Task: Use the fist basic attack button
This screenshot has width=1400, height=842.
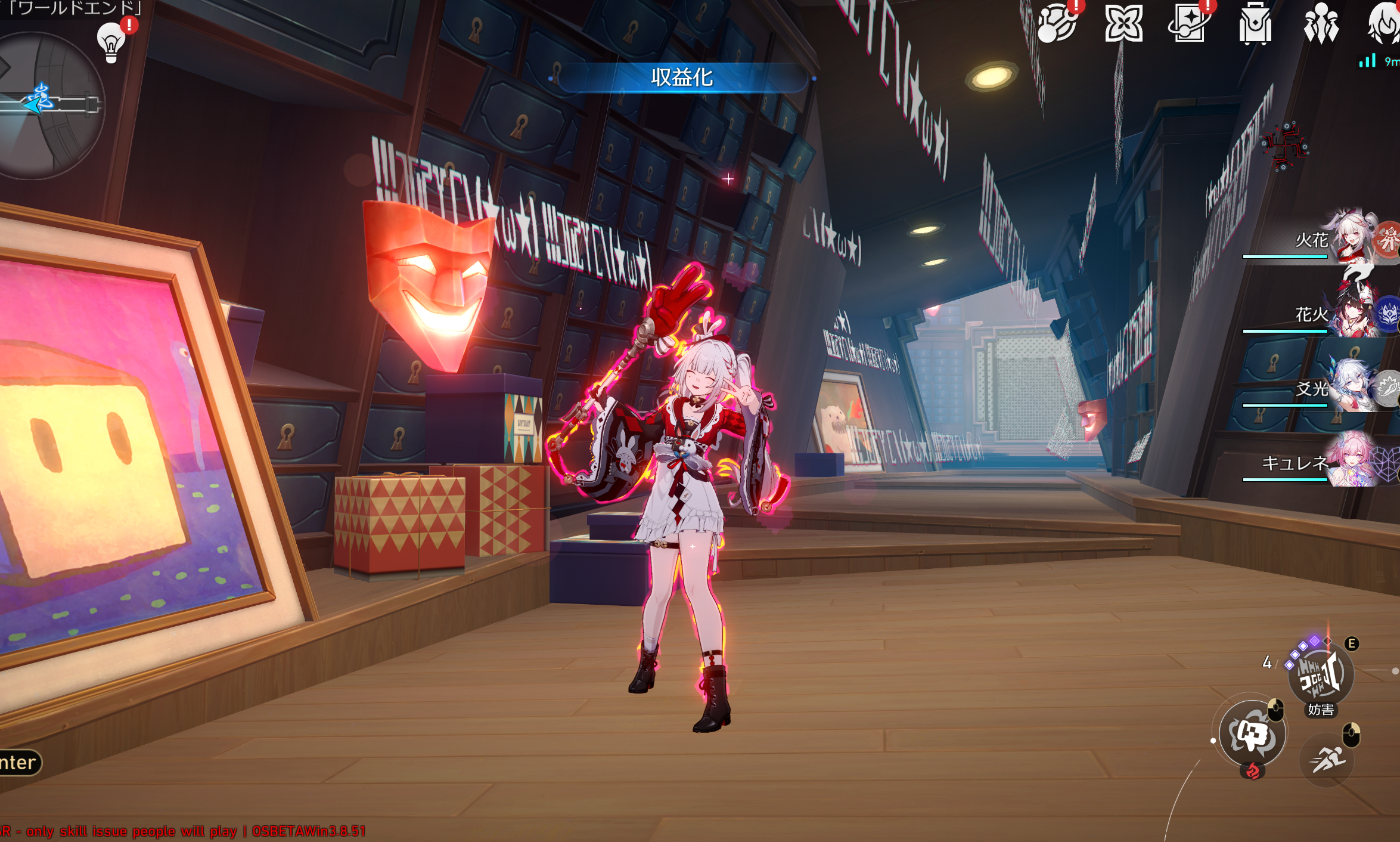Action: (x=1251, y=733)
